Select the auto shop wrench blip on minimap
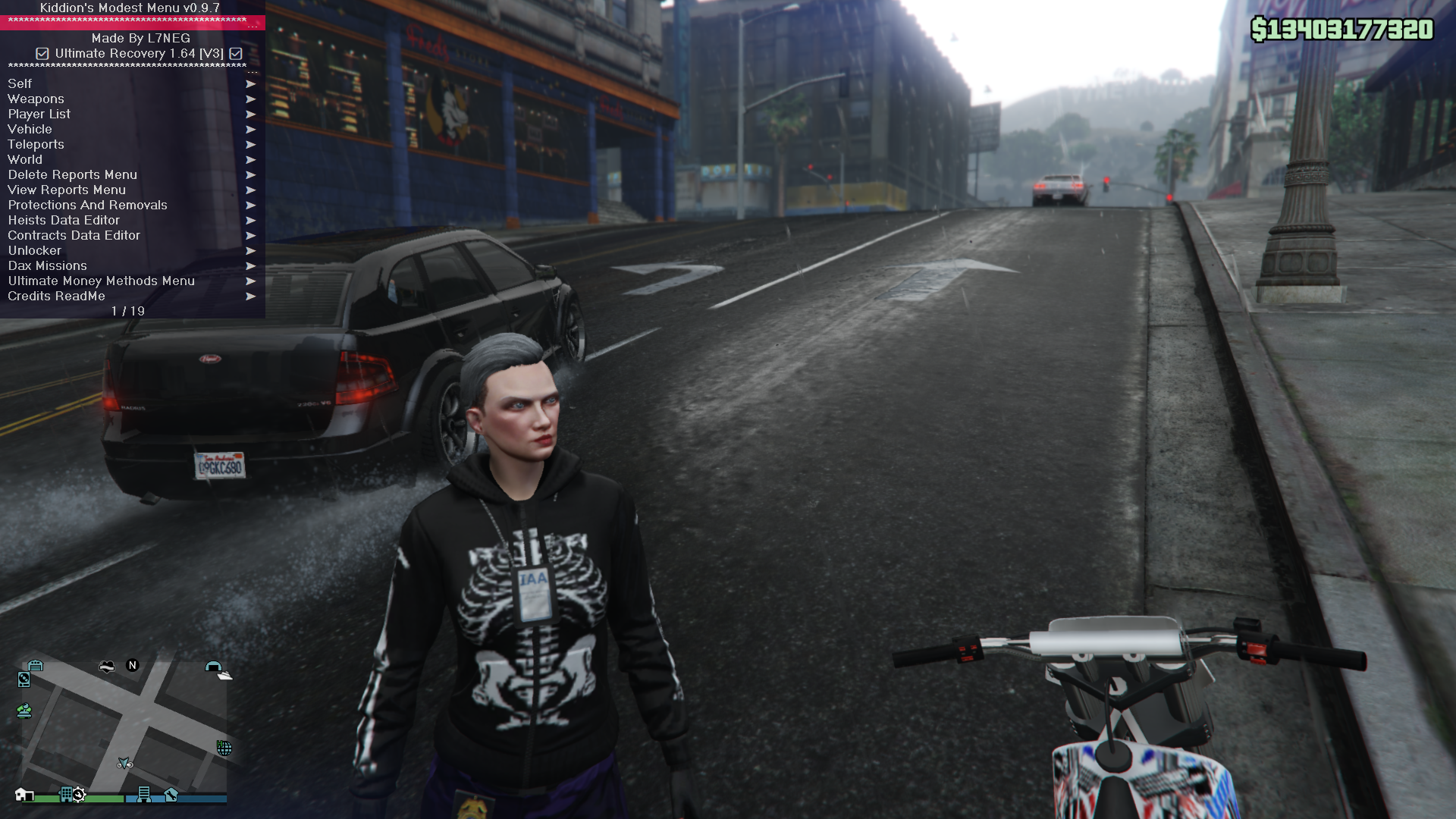1456x819 pixels. 171,795
